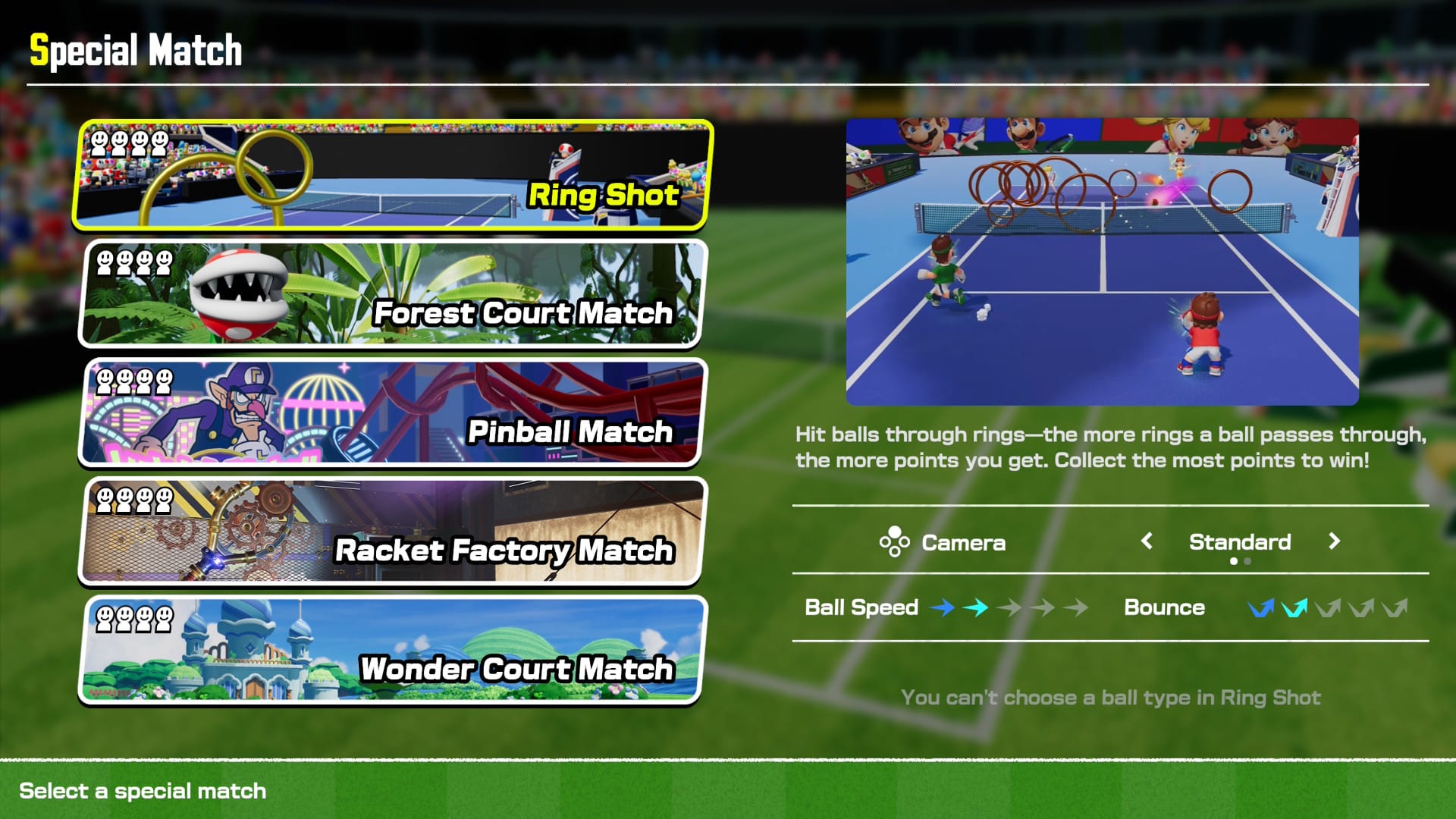
Task: Open the Pinball Match option
Action: click(393, 412)
